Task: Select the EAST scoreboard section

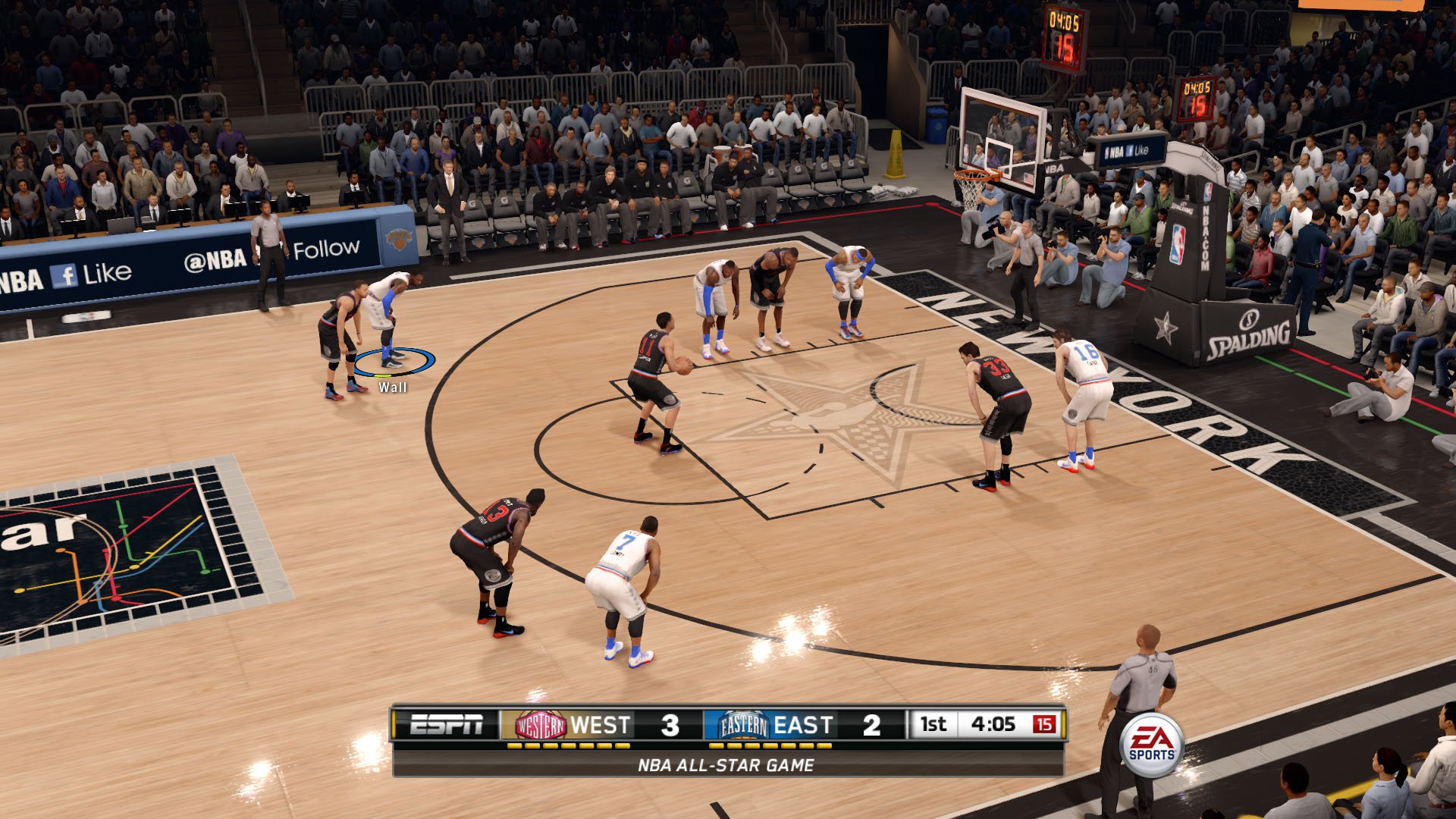Action: (805, 724)
